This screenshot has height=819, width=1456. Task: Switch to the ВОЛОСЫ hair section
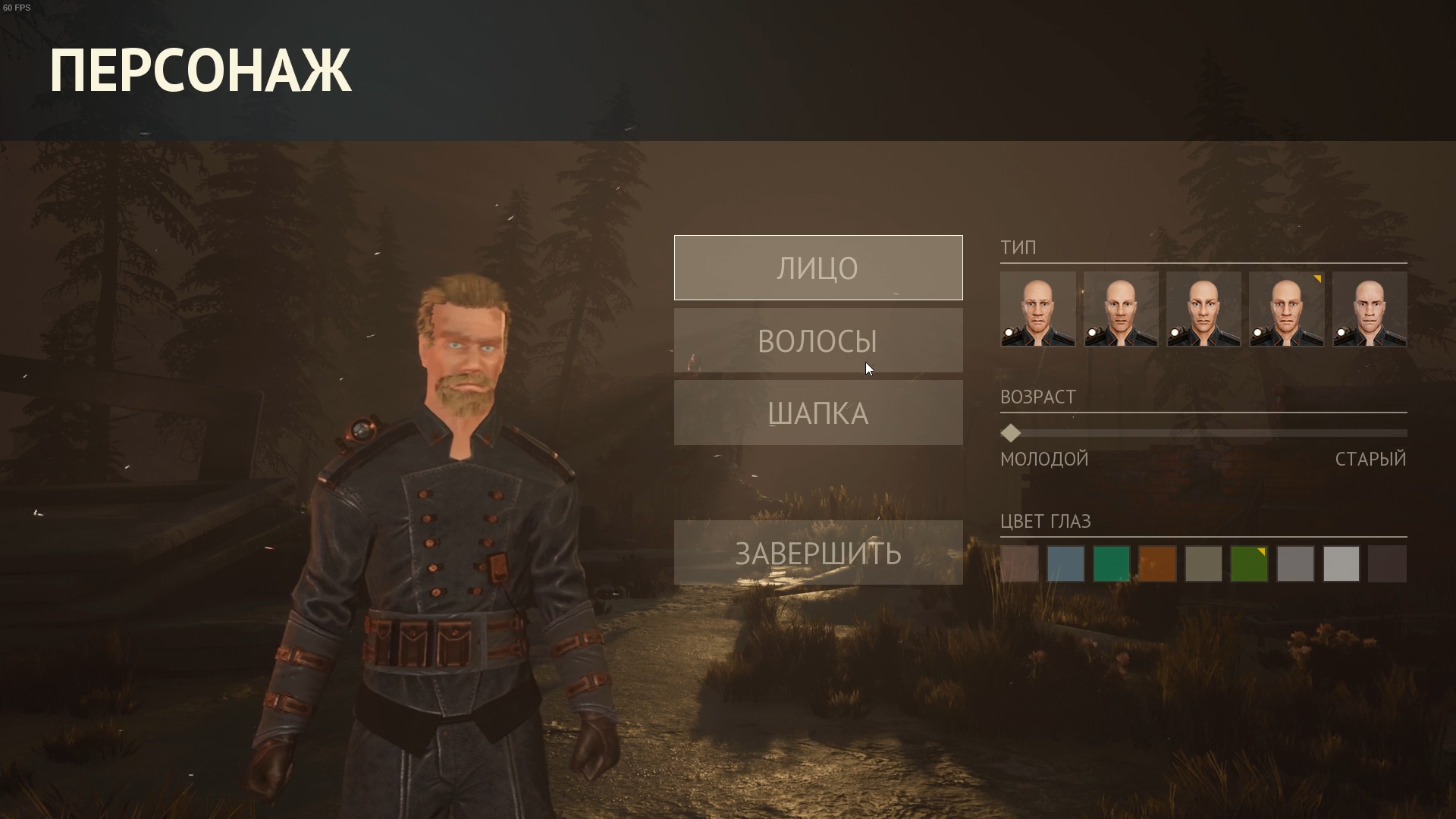pos(818,340)
